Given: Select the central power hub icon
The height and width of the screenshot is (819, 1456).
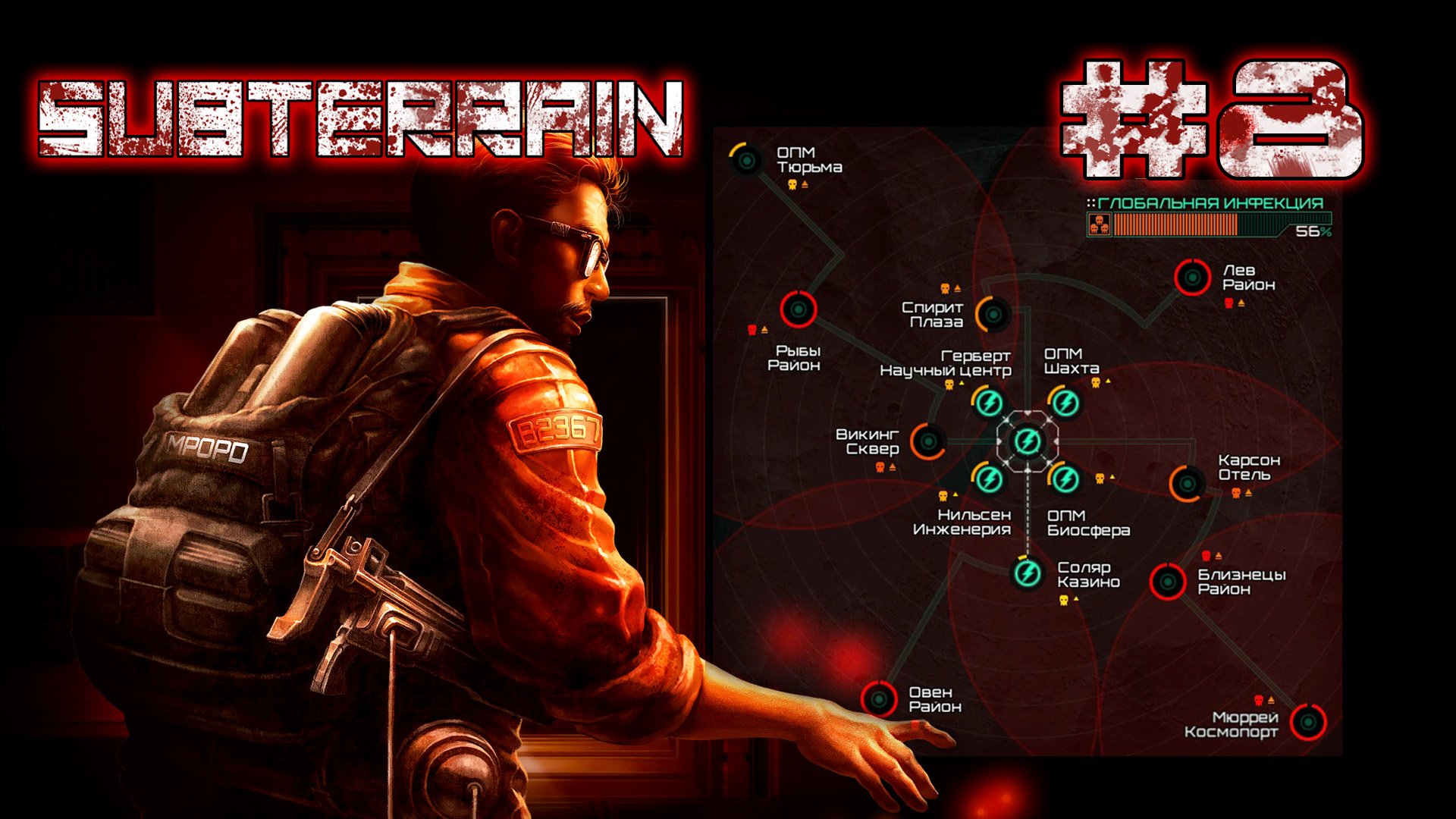Looking at the screenshot, I should pos(1028,442).
